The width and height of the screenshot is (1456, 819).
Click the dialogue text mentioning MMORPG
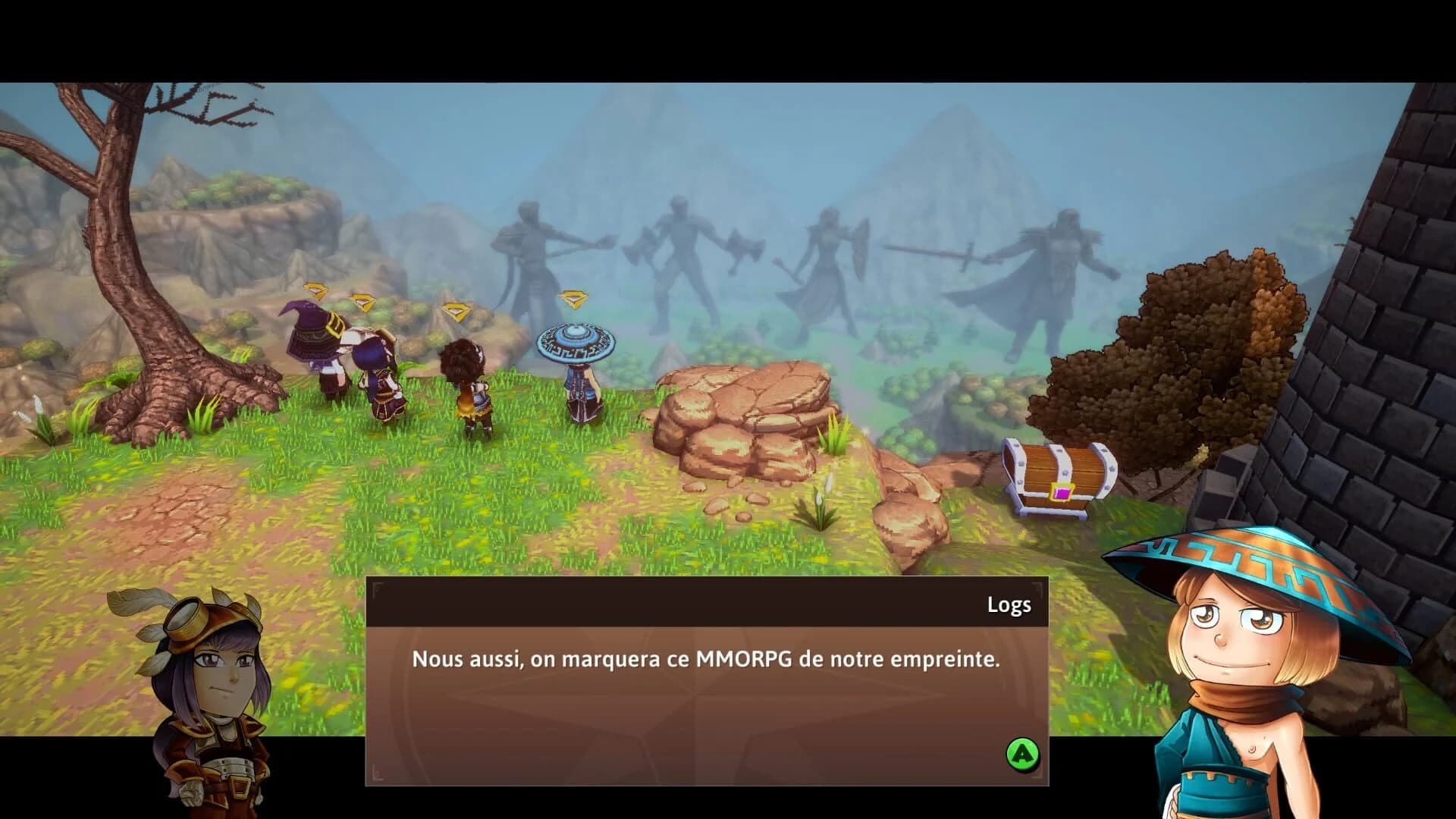click(705, 660)
